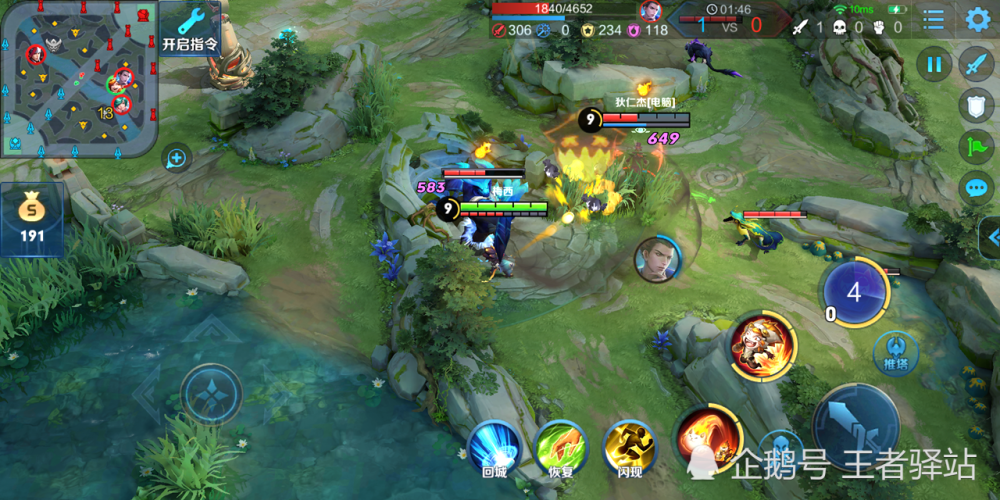
Task: Select the 推塔 tower attack button
Action: point(895,352)
